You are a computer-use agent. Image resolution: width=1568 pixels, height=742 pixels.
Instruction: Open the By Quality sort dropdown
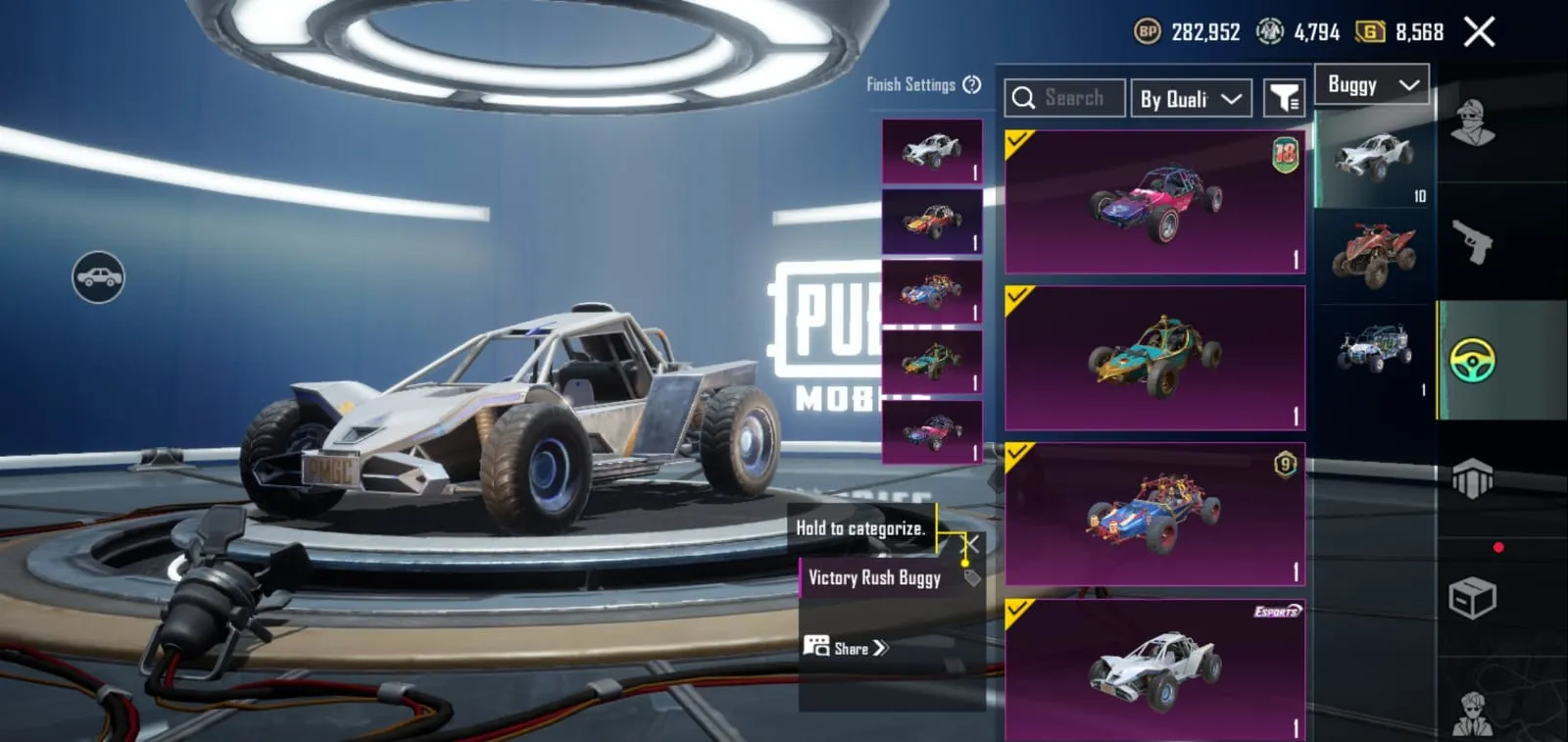(1190, 97)
